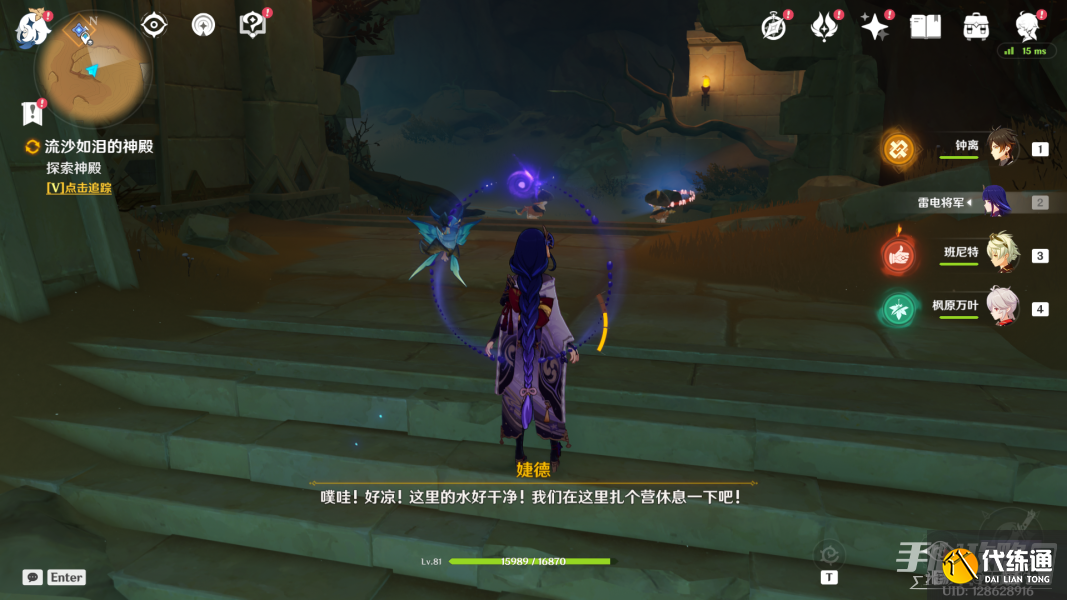The width and height of the screenshot is (1067, 600).
Task: Open the Paimon main menu
Action: click(33, 27)
